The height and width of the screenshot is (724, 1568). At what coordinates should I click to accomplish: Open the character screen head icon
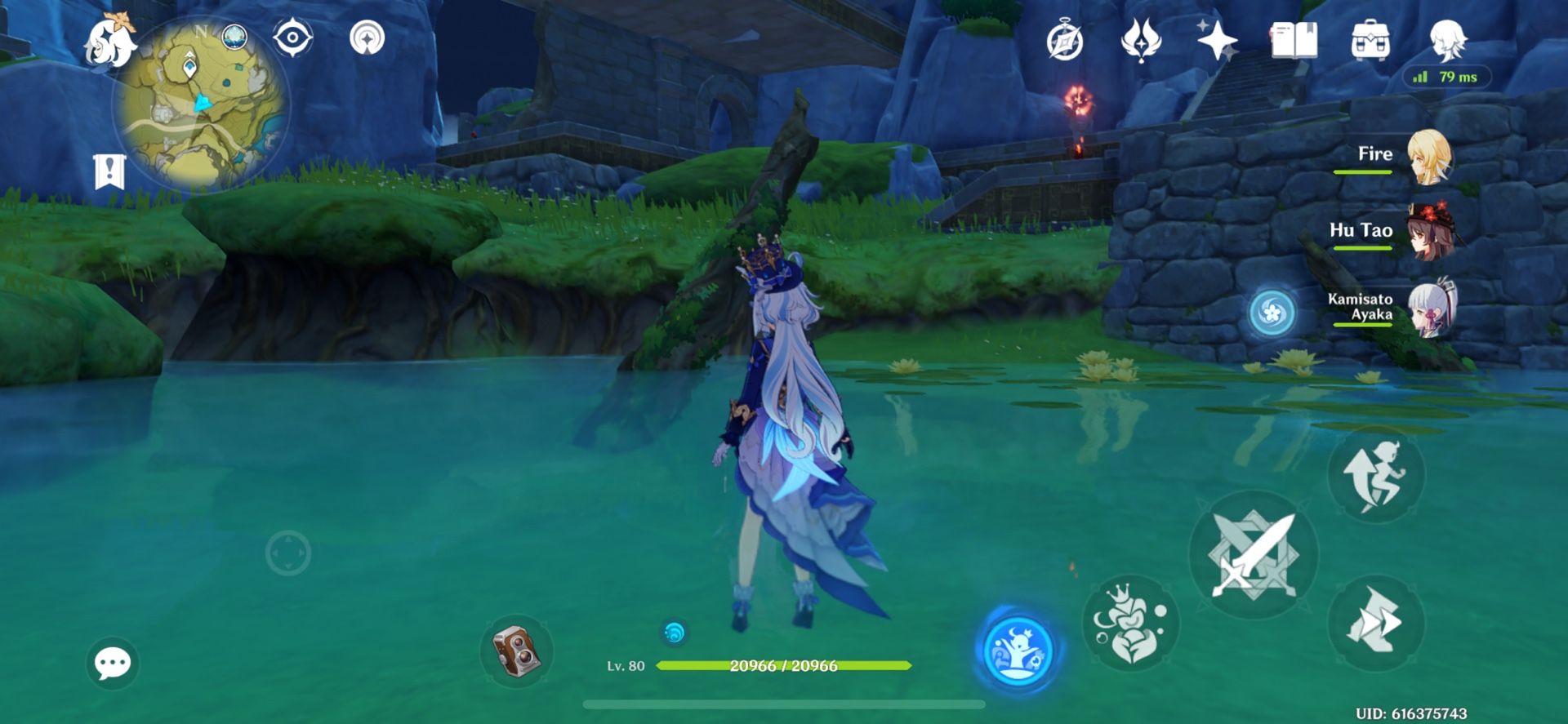[x=1450, y=41]
